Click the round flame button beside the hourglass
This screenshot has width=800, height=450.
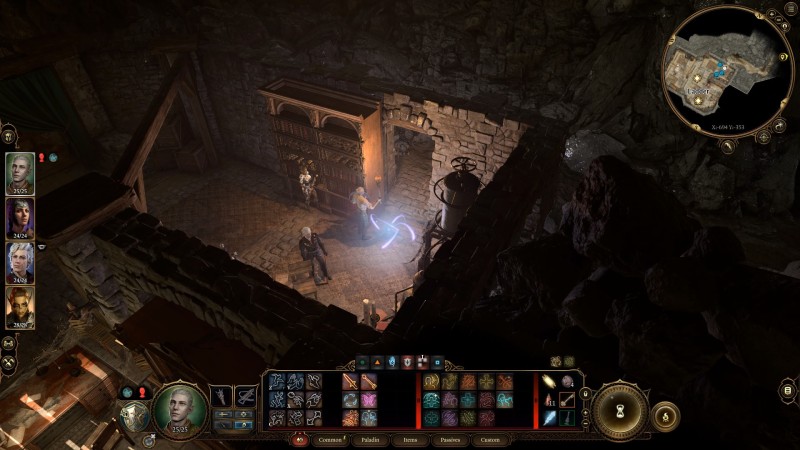point(665,414)
